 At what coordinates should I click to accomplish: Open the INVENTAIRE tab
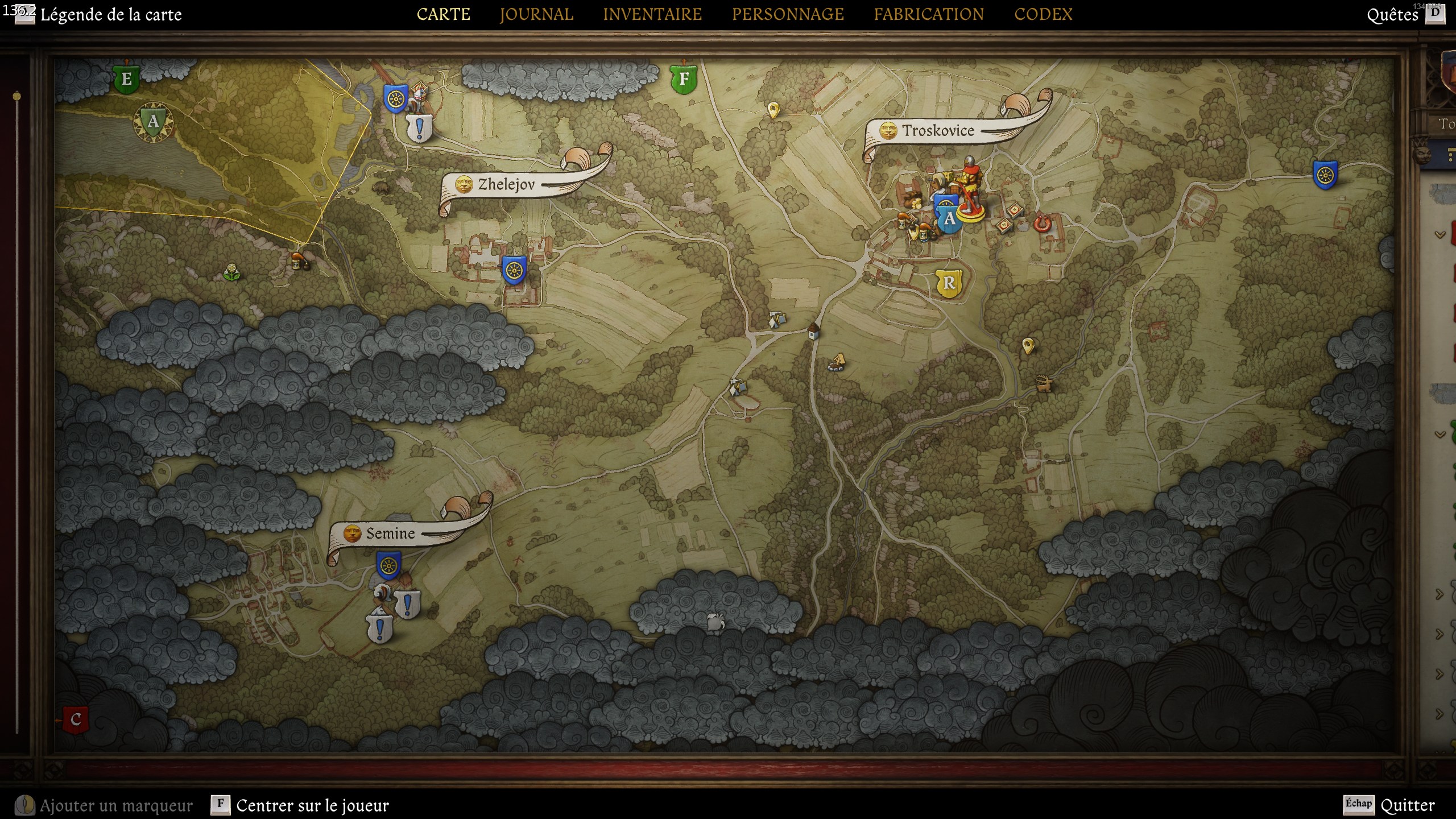[653, 14]
